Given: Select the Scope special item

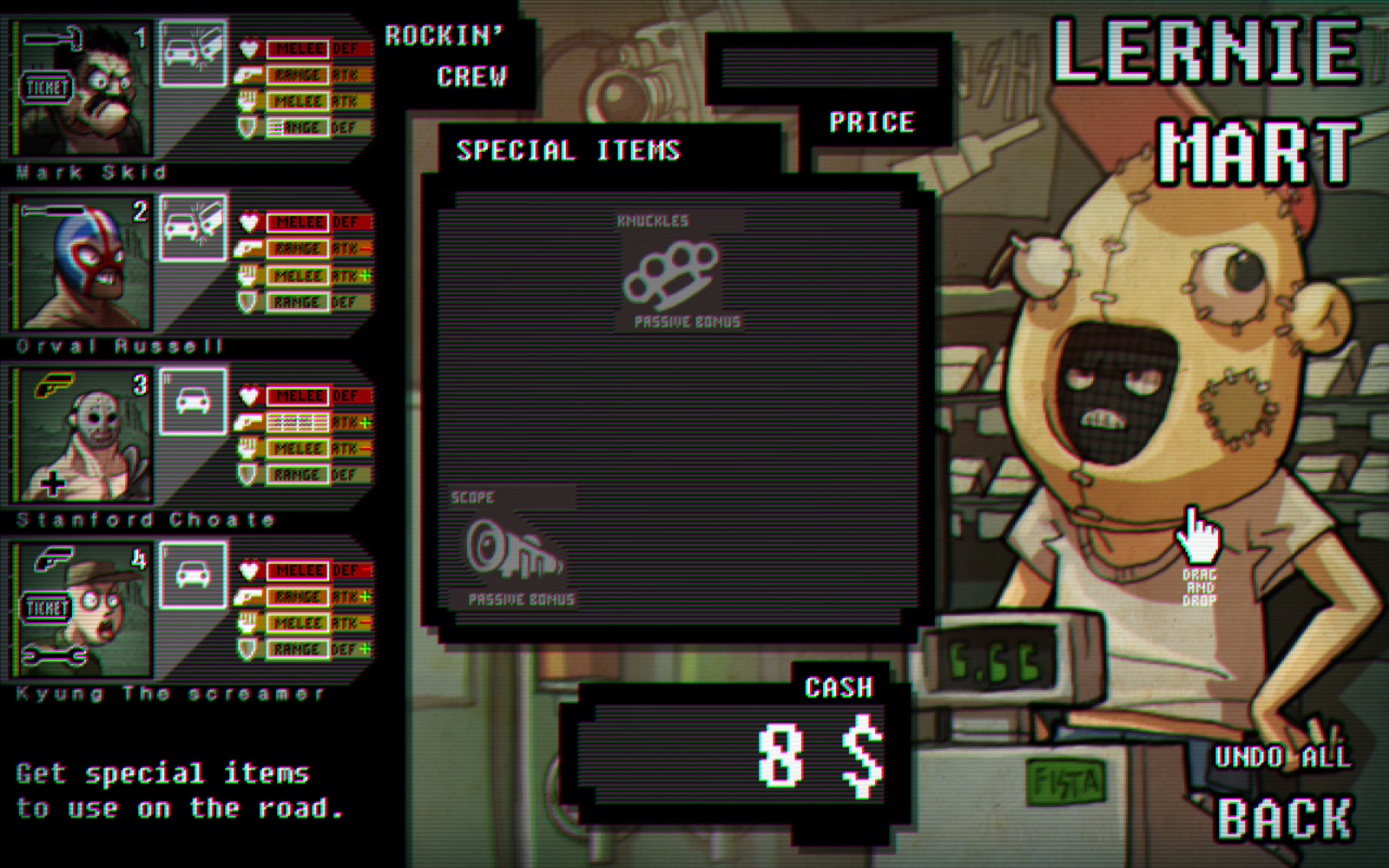Looking at the screenshot, I should tap(512, 547).
